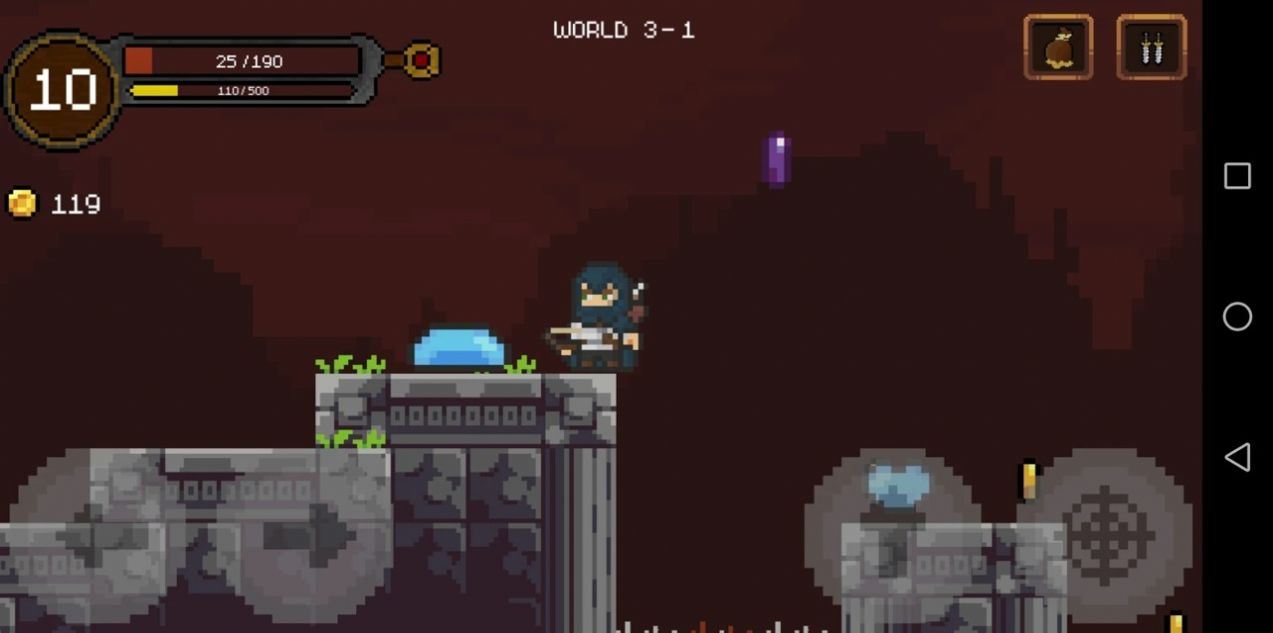Open the loot bag inventory
The image size is (1273, 633).
(1058, 47)
